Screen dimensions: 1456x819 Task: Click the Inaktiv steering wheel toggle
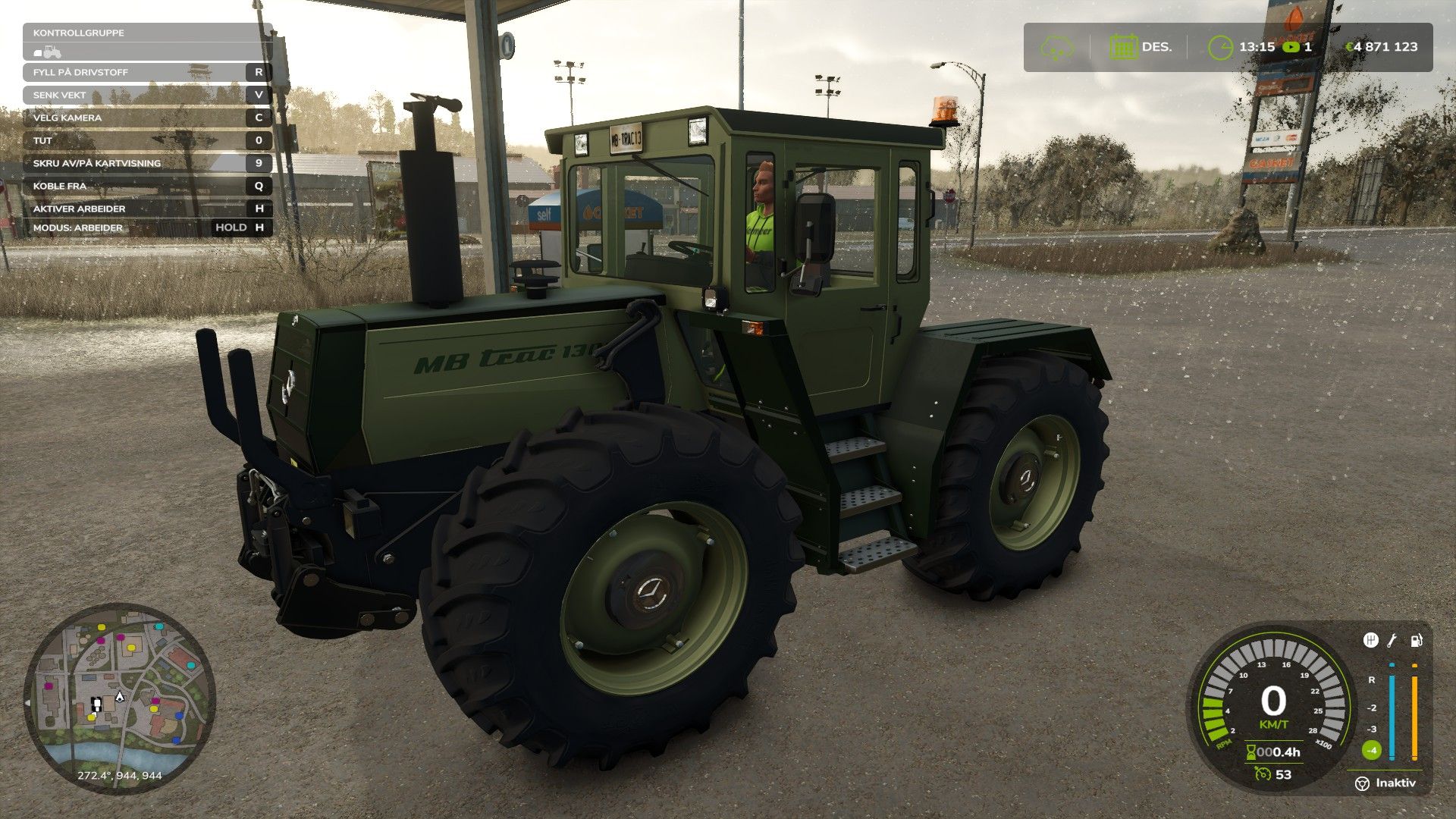click(1363, 783)
